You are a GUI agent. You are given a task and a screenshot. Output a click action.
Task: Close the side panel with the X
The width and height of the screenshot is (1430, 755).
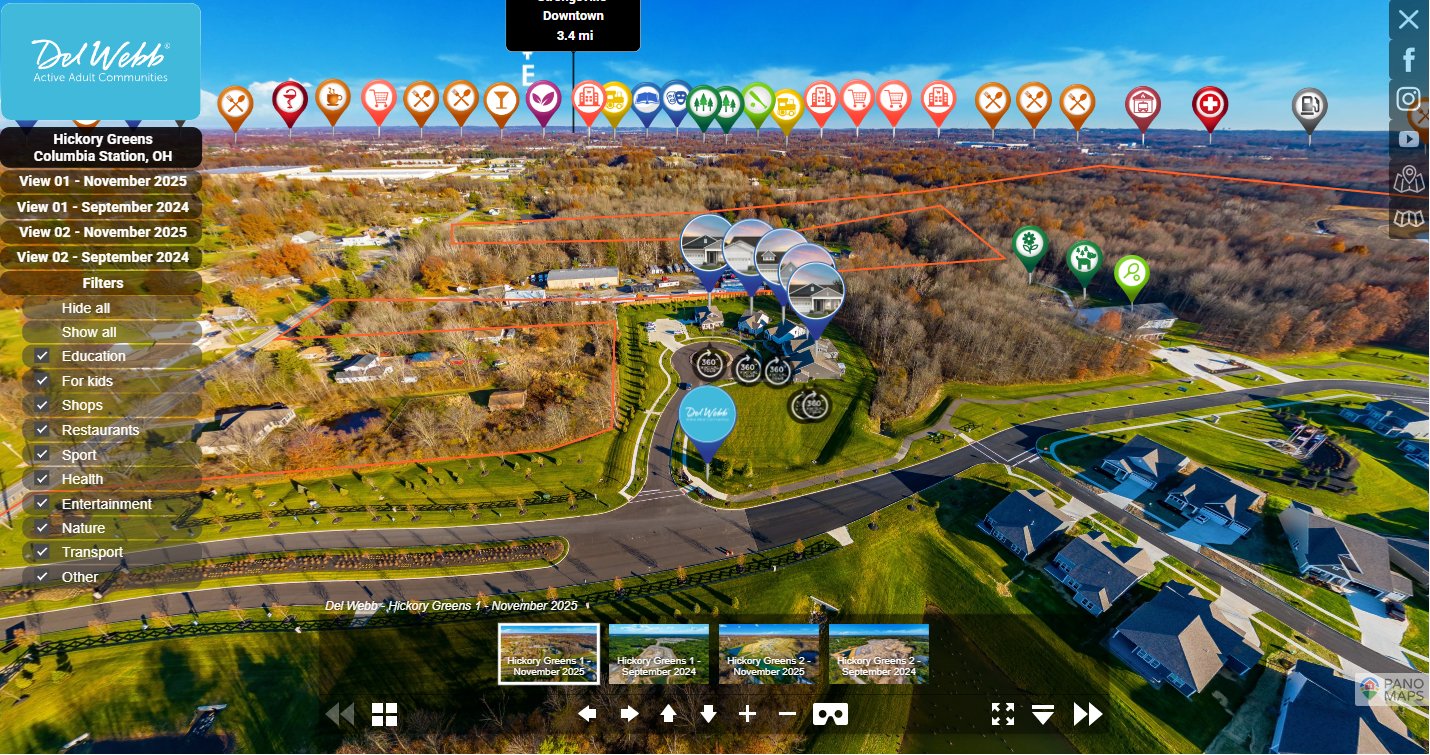click(1408, 19)
